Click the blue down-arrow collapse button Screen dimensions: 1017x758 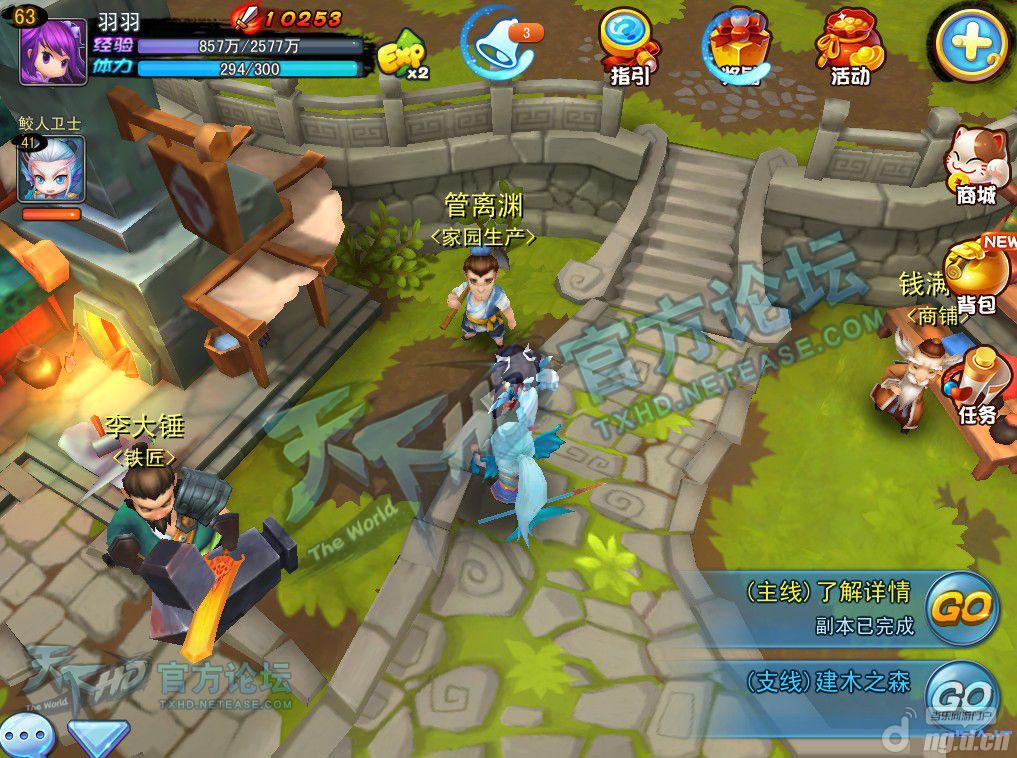click(98, 740)
